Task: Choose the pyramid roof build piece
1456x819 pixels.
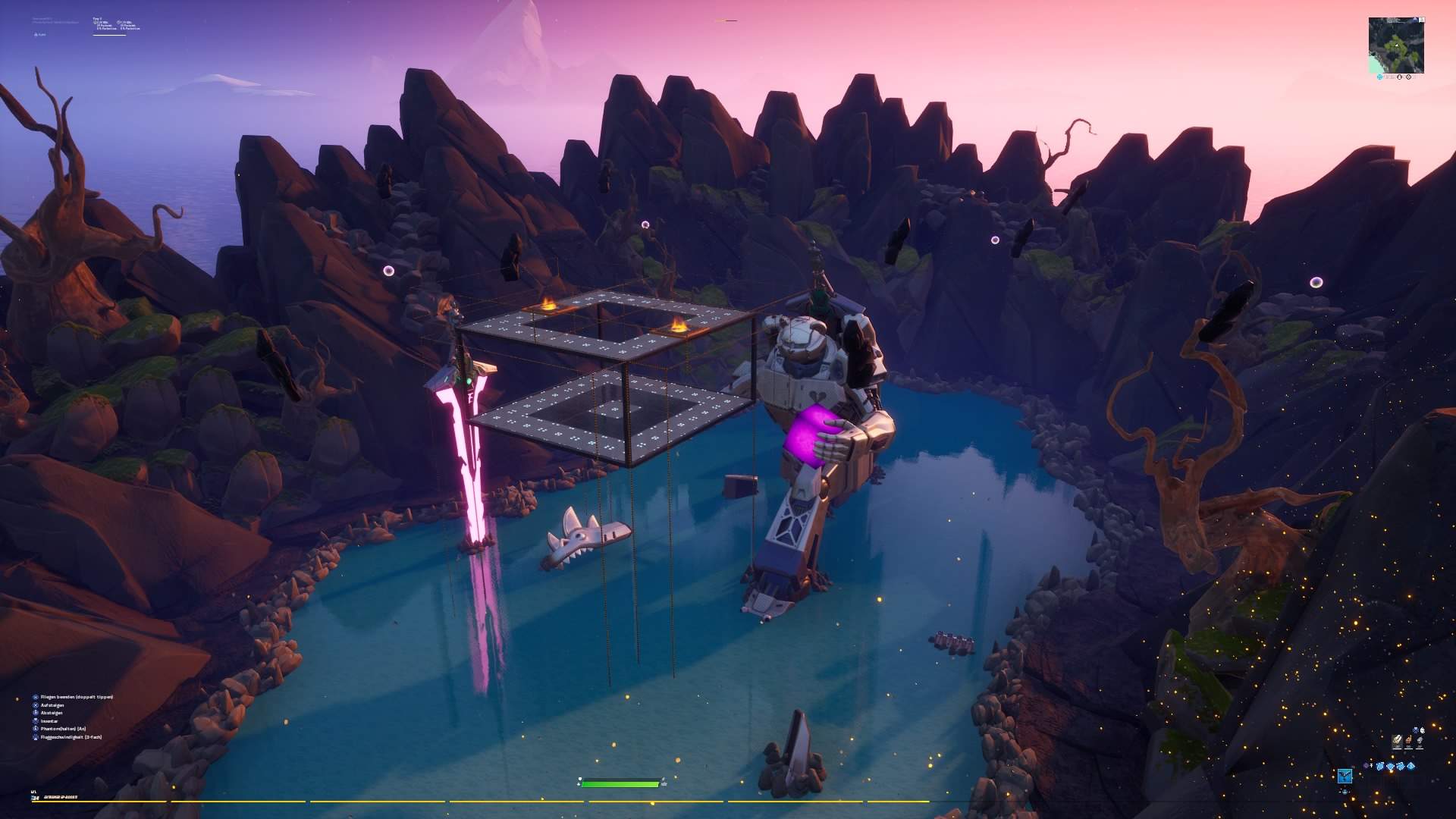Action: (x=1410, y=766)
